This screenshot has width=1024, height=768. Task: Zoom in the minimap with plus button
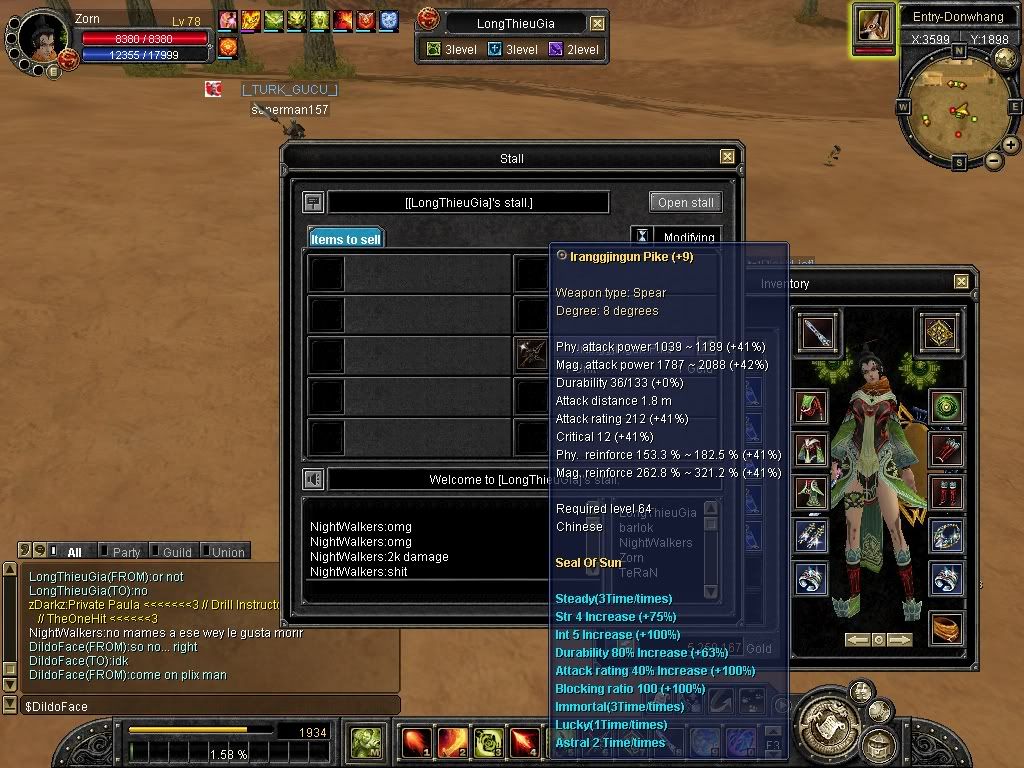(x=1011, y=145)
